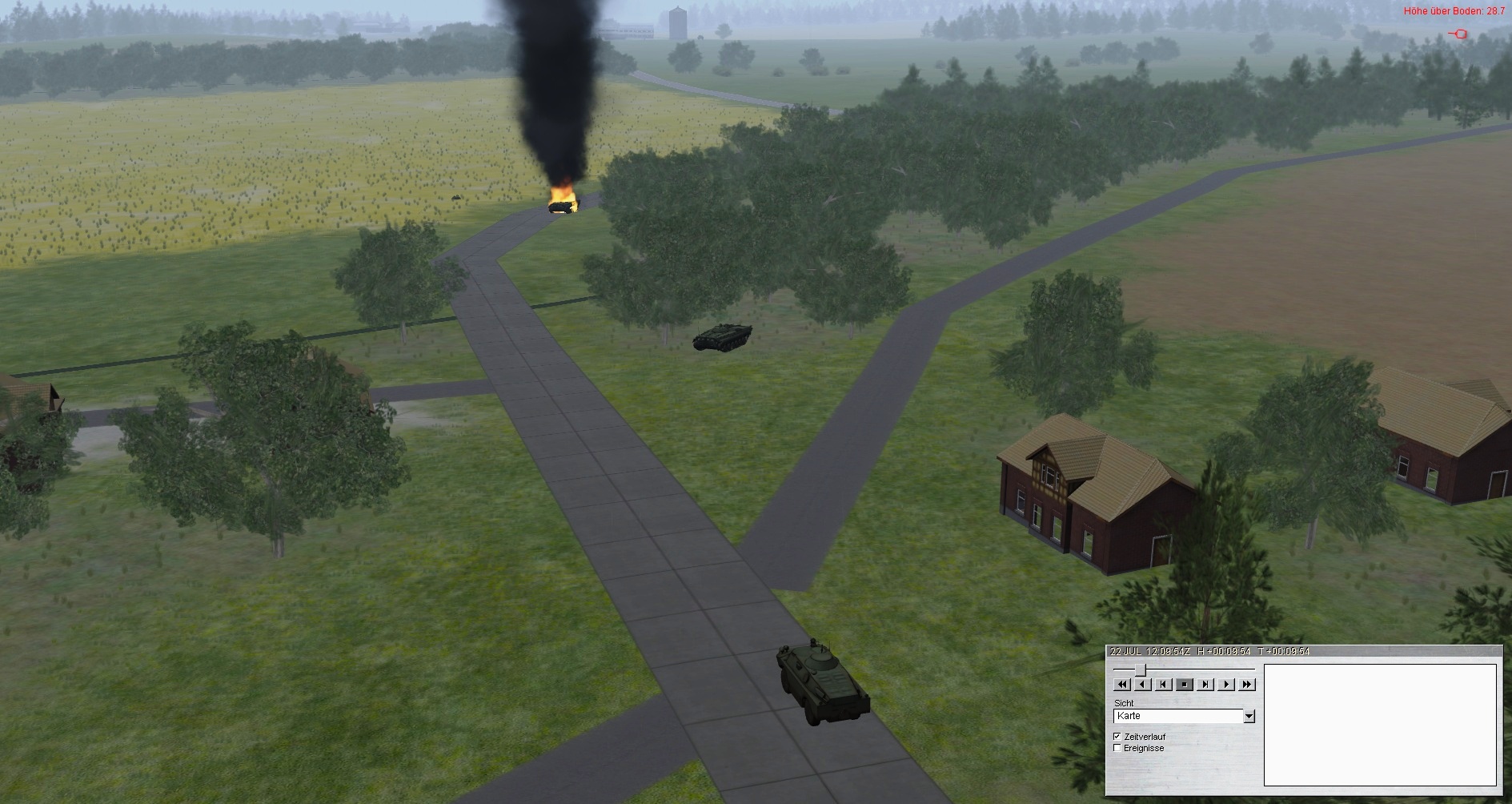Fast forward the replay
Screen dimensions: 1512x804
click(x=1247, y=685)
